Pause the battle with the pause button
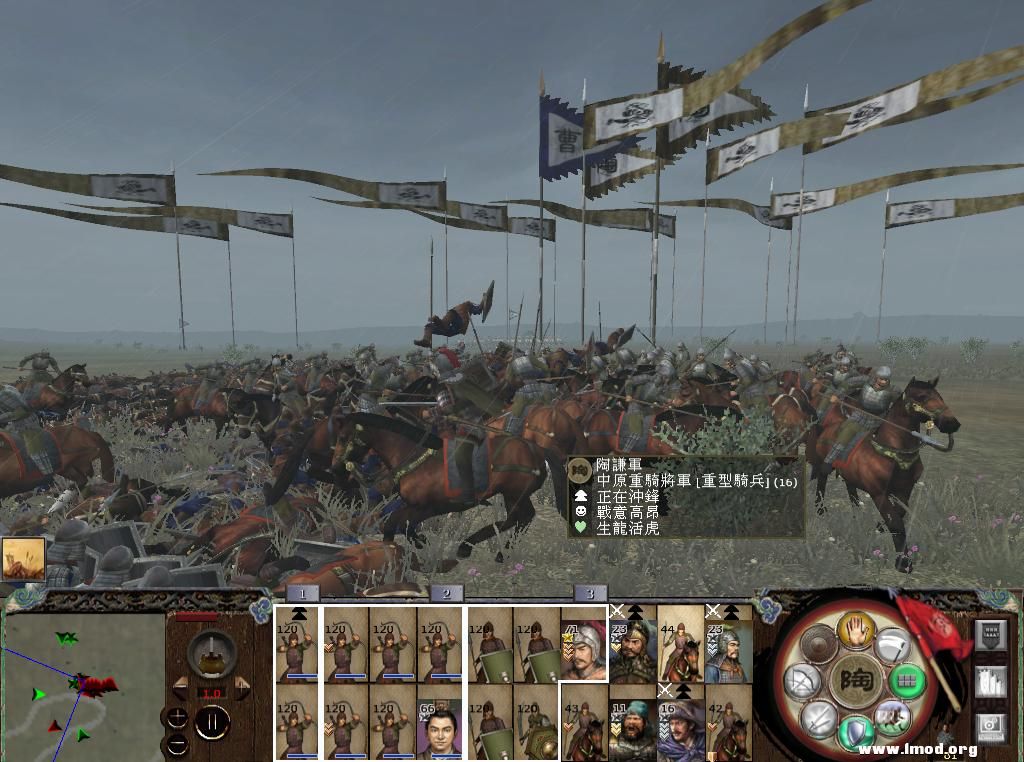The width and height of the screenshot is (1024, 762). pyautogui.click(x=211, y=720)
